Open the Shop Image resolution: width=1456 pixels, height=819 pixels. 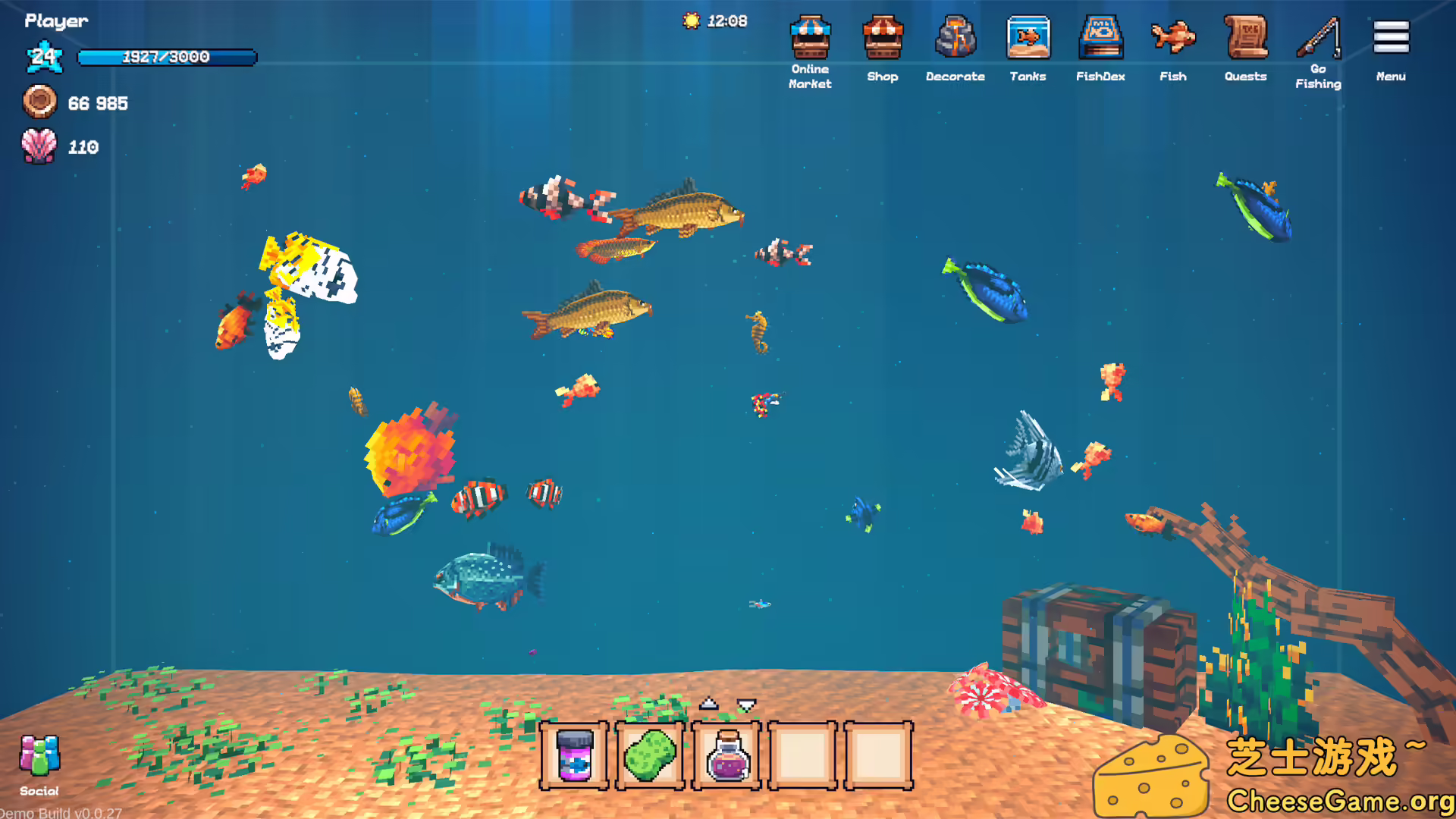pos(883,42)
